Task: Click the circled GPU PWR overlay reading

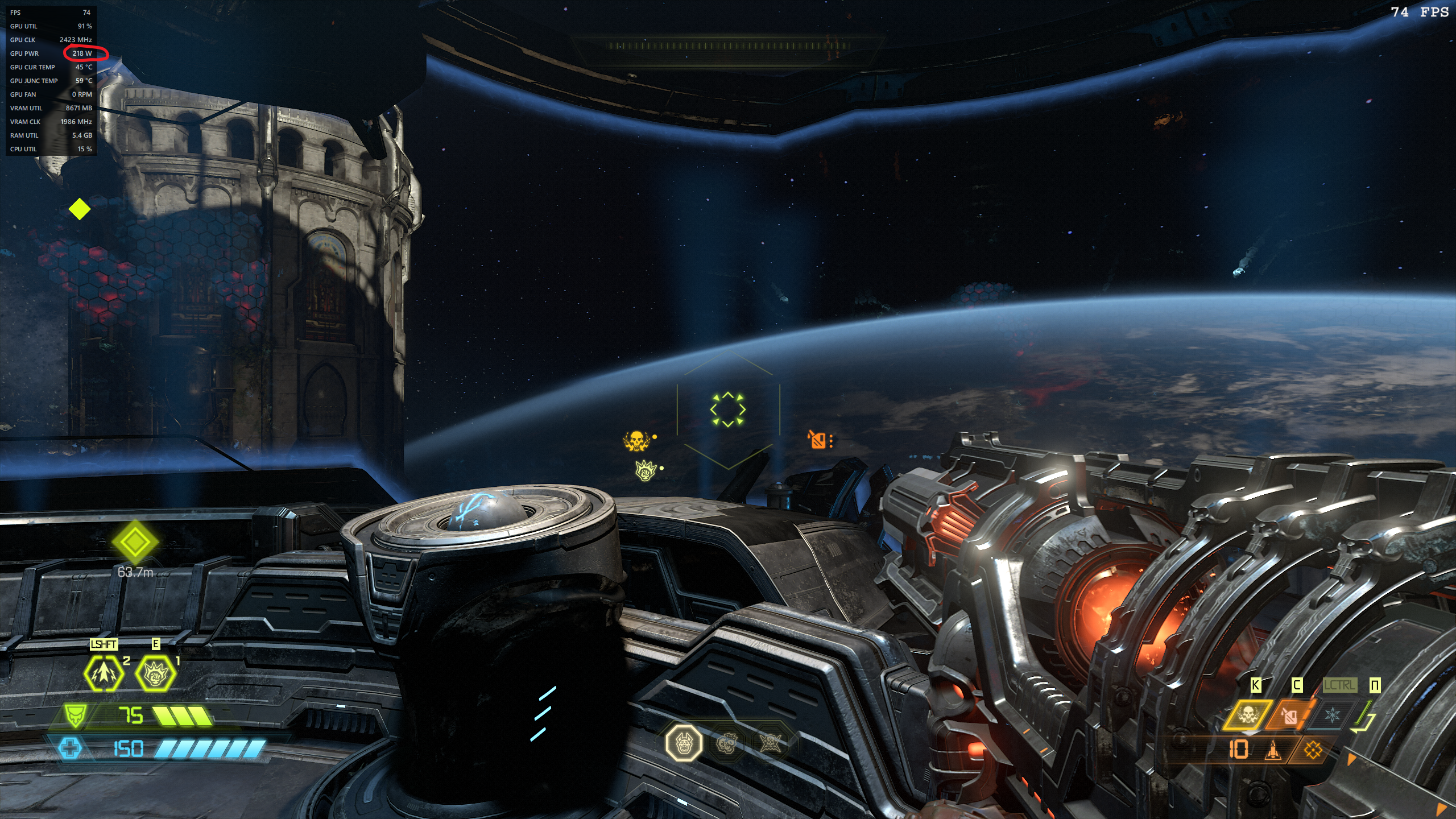Action: [82, 53]
